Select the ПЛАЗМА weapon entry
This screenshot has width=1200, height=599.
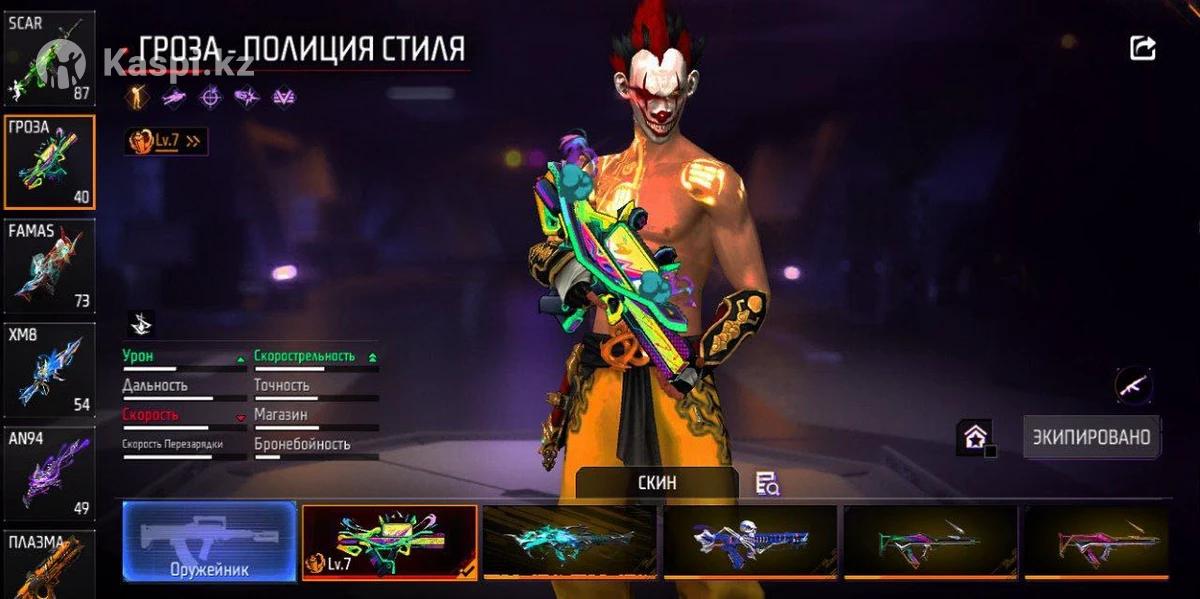tap(49, 565)
